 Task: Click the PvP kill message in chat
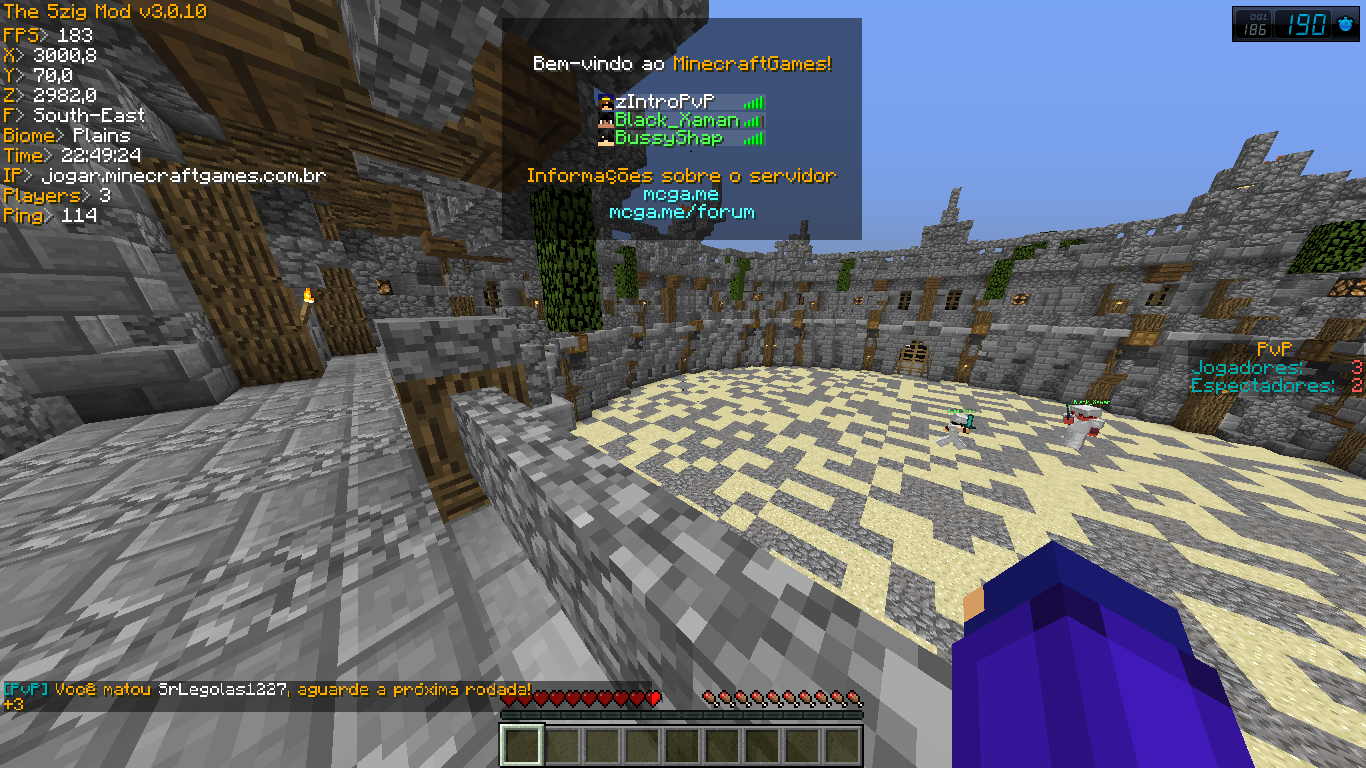point(268,690)
